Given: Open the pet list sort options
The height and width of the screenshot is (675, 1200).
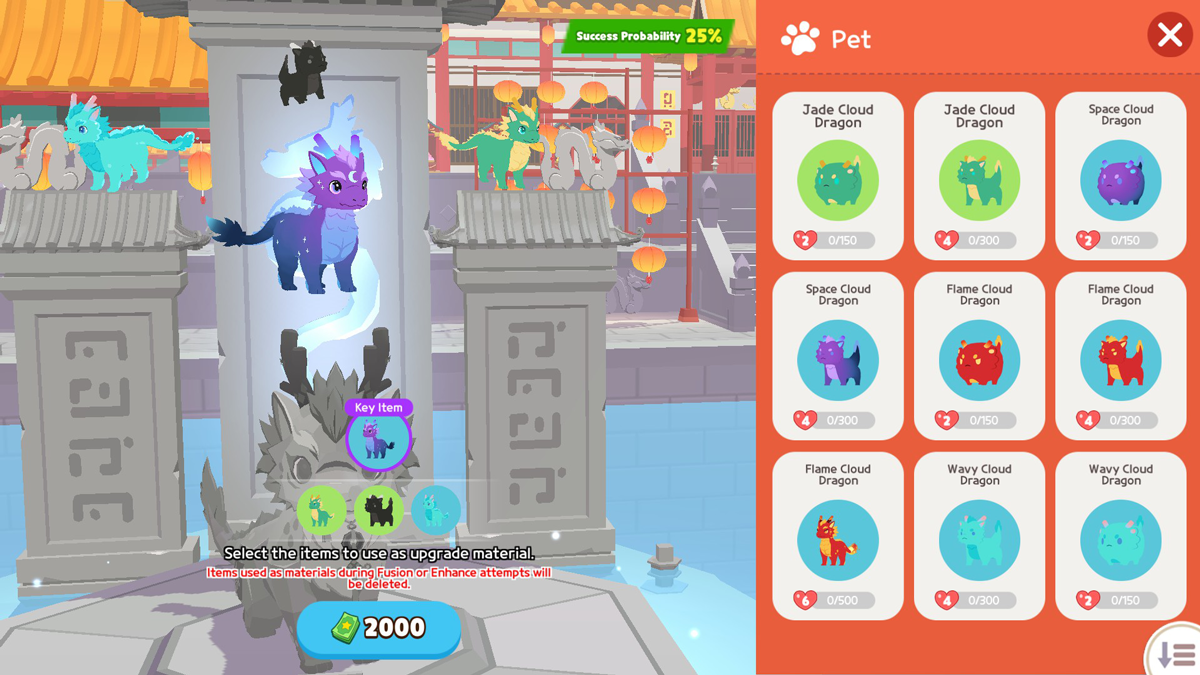Looking at the screenshot, I should 1176,654.
